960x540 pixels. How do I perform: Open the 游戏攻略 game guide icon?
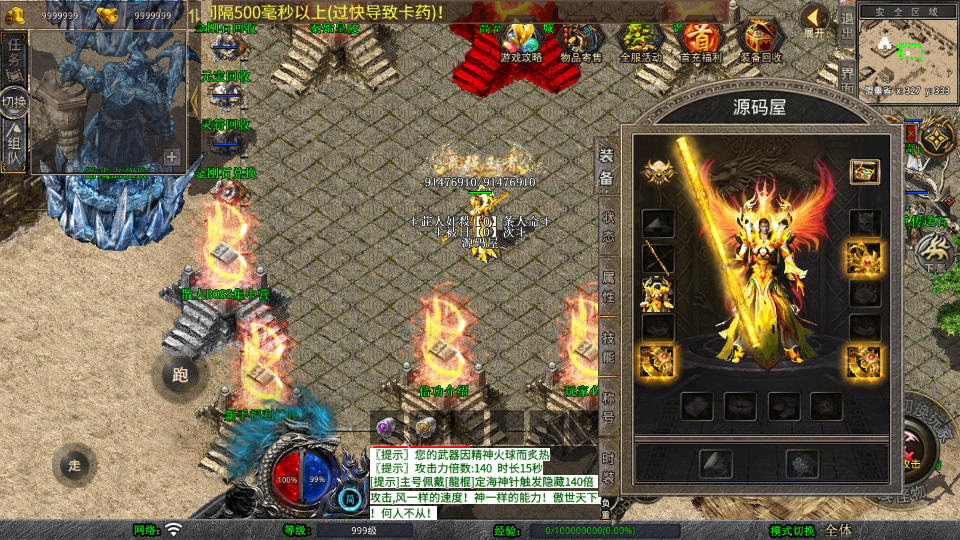point(521,41)
